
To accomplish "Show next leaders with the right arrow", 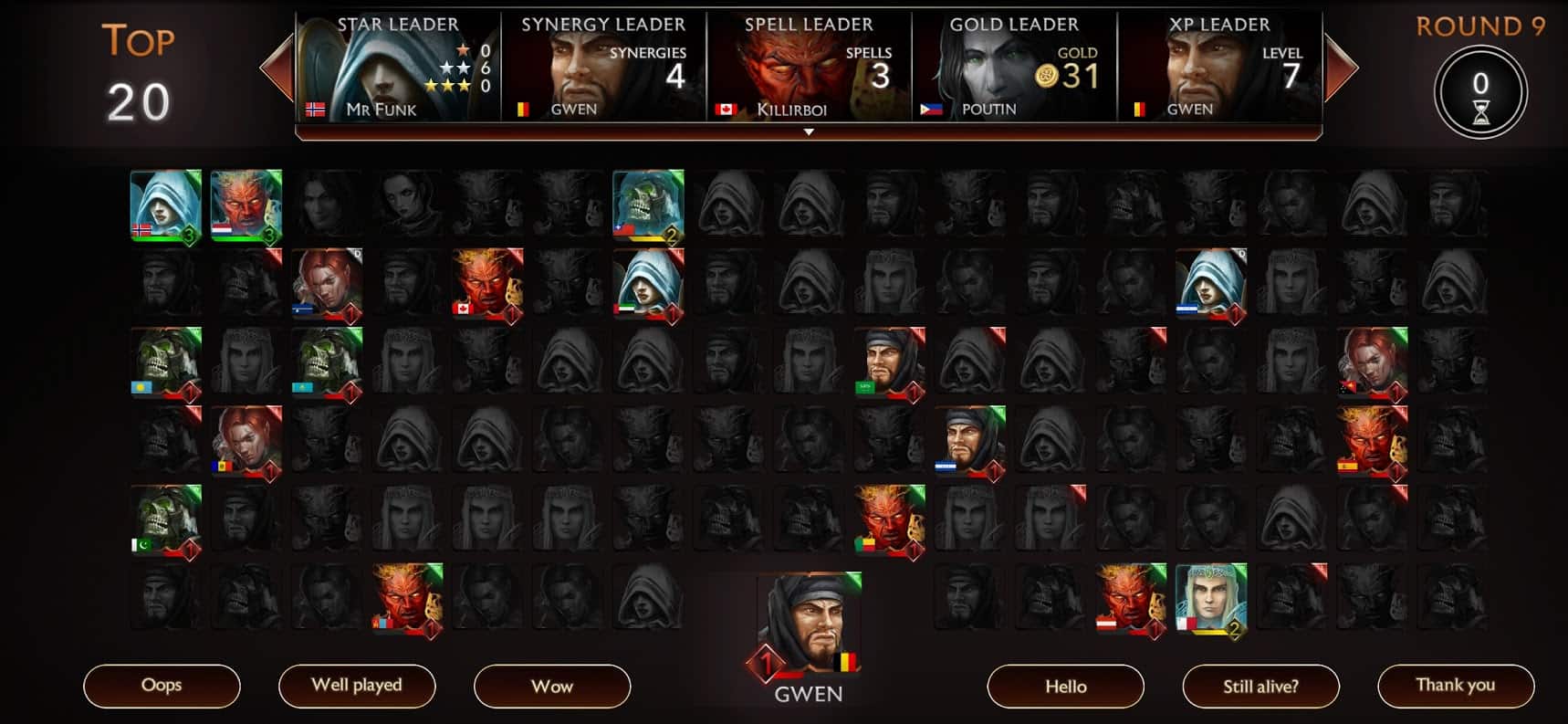I will pos(1341,68).
